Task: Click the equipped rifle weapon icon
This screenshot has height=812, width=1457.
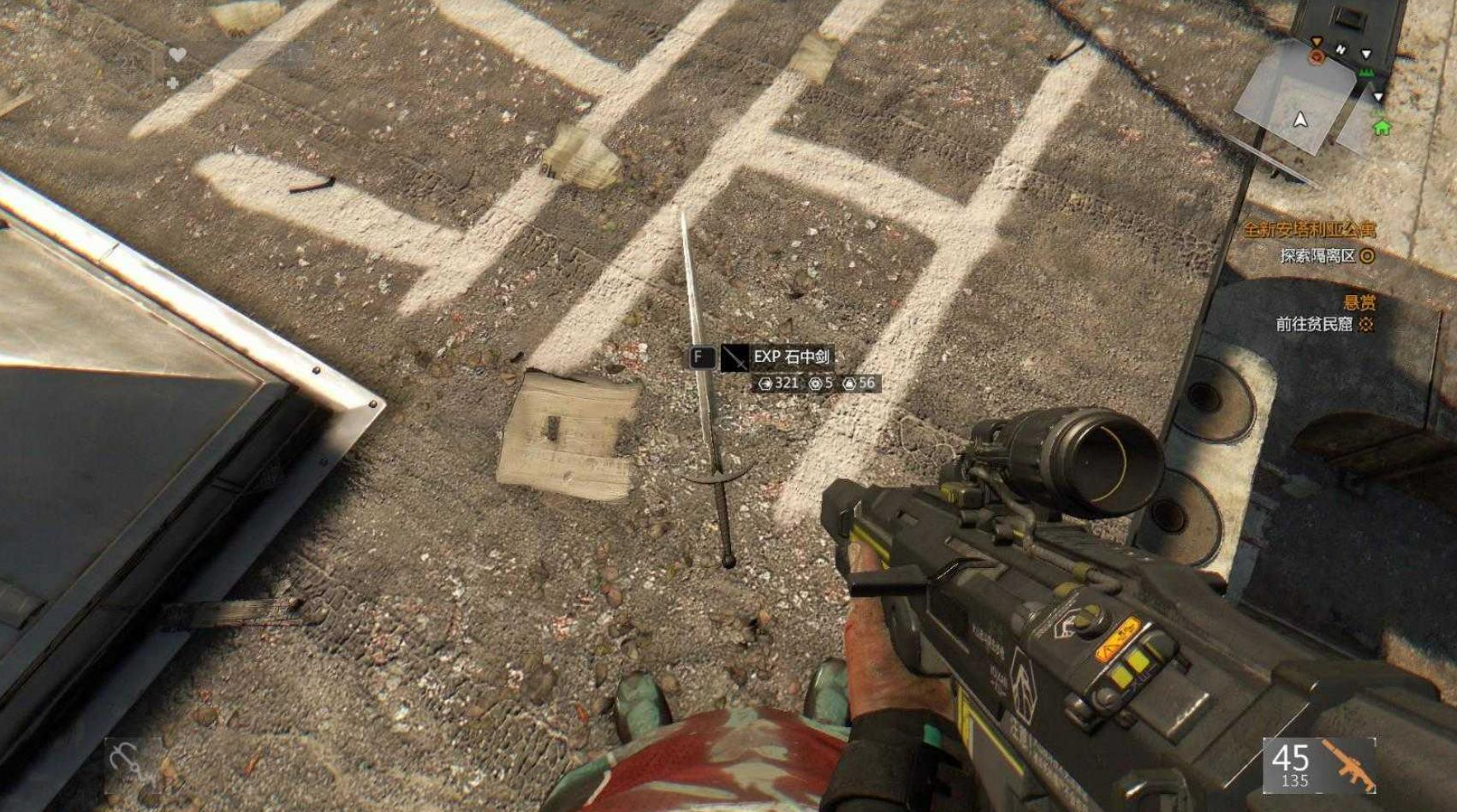Action: (1347, 763)
